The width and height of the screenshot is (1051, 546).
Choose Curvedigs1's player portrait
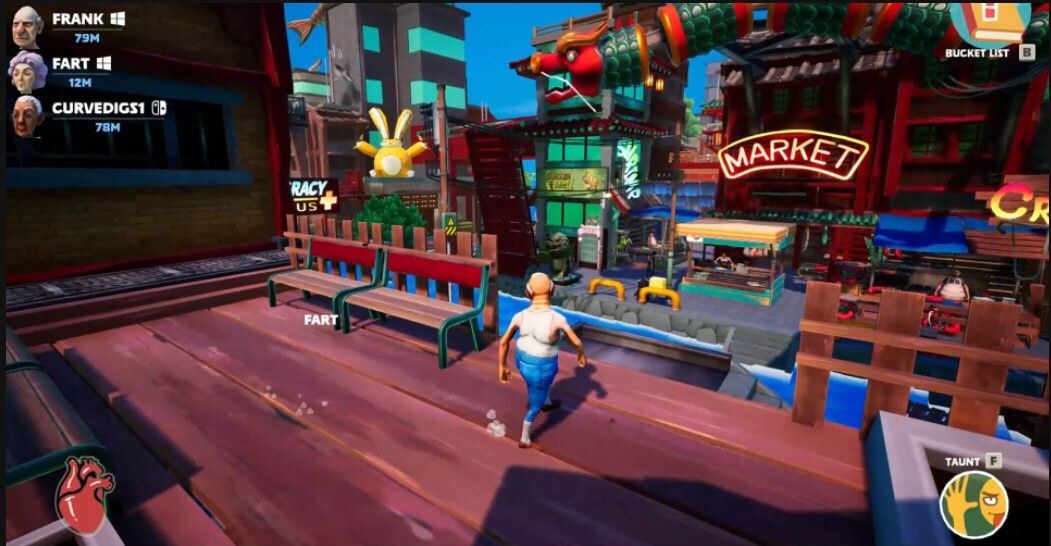click(27, 114)
